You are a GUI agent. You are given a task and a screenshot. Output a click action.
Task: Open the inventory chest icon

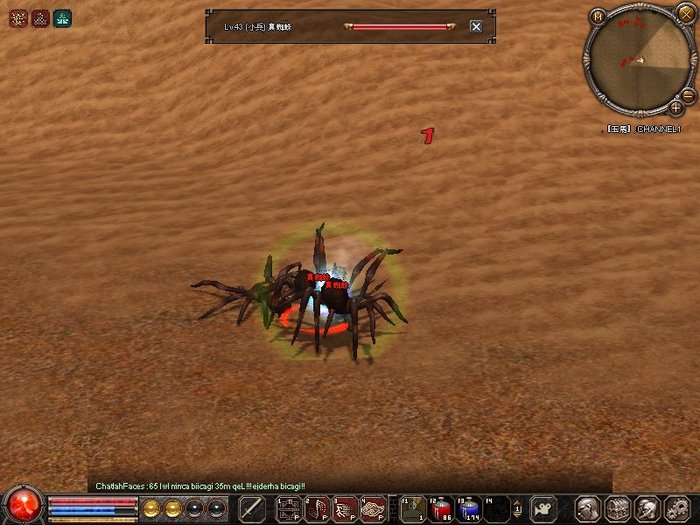tap(619, 509)
